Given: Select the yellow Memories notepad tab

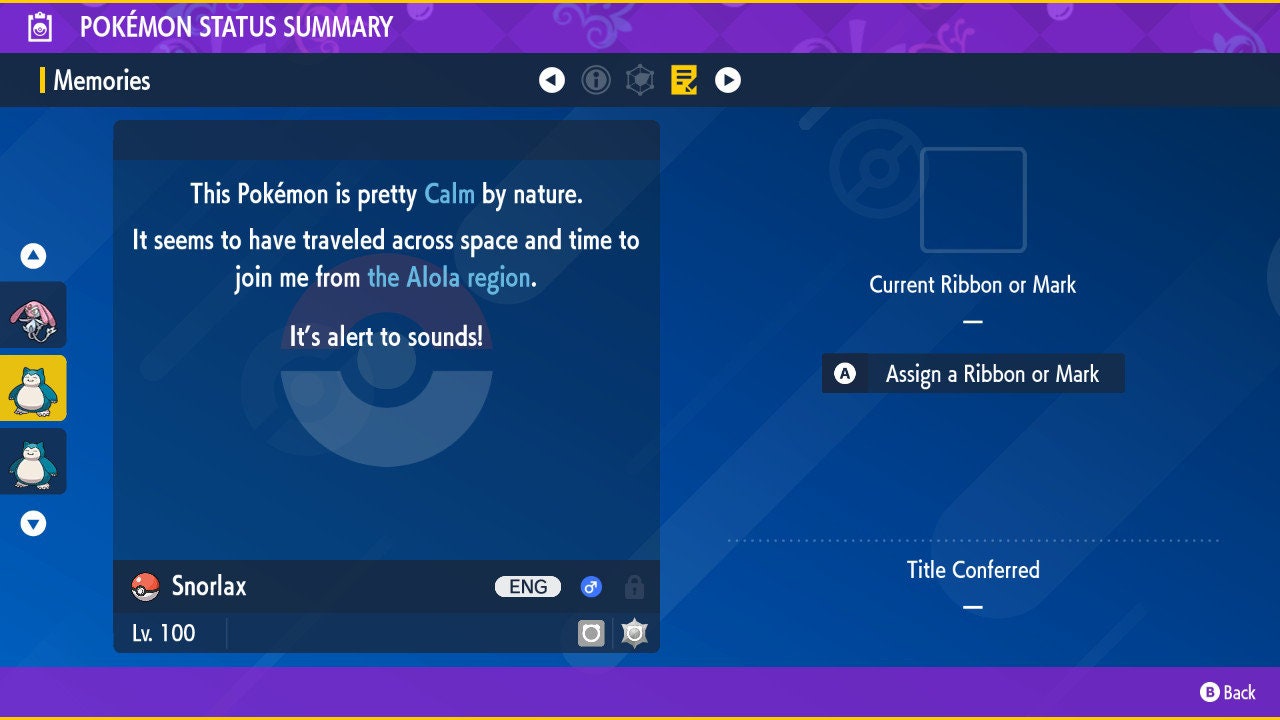Looking at the screenshot, I should [x=684, y=80].
